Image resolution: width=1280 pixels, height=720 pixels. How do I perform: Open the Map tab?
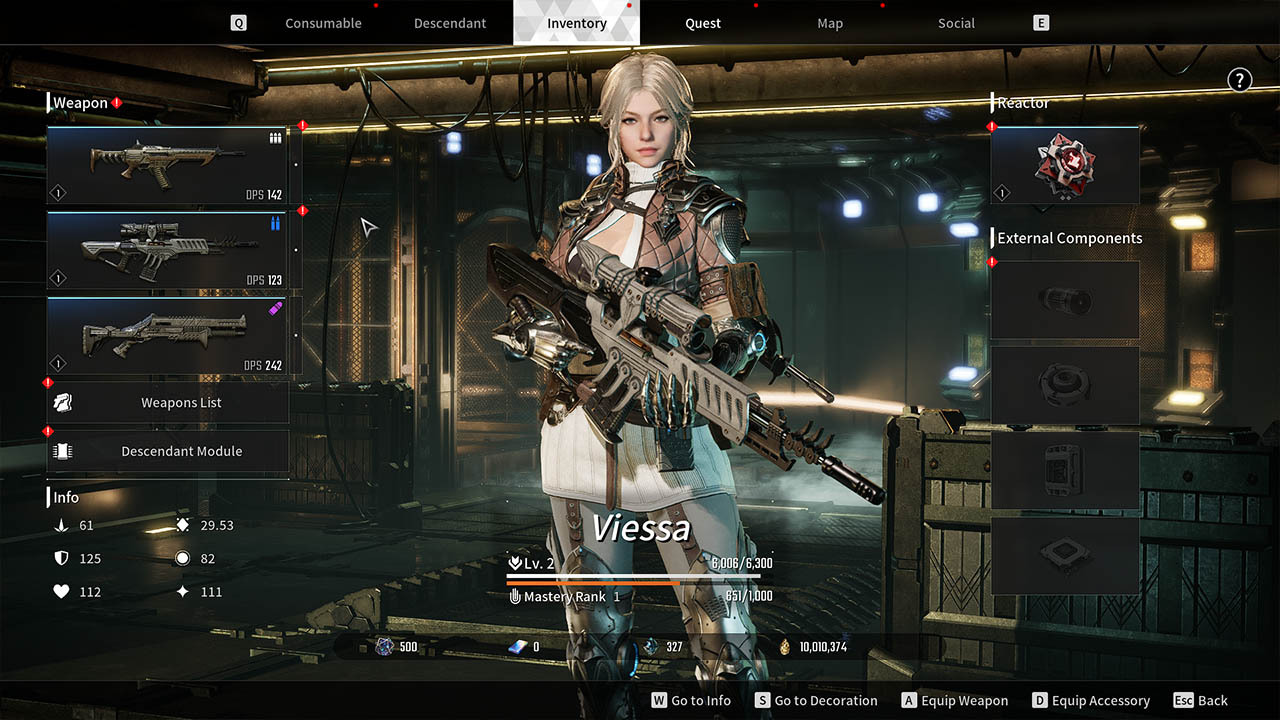(x=830, y=23)
